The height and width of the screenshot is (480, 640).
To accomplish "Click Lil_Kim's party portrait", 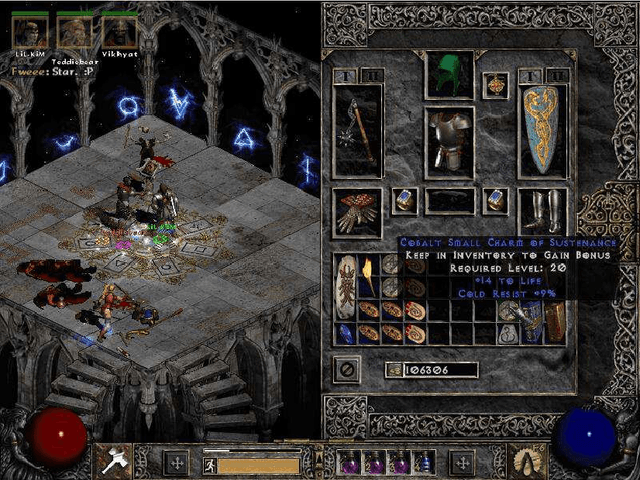I will click(x=30, y=32).
